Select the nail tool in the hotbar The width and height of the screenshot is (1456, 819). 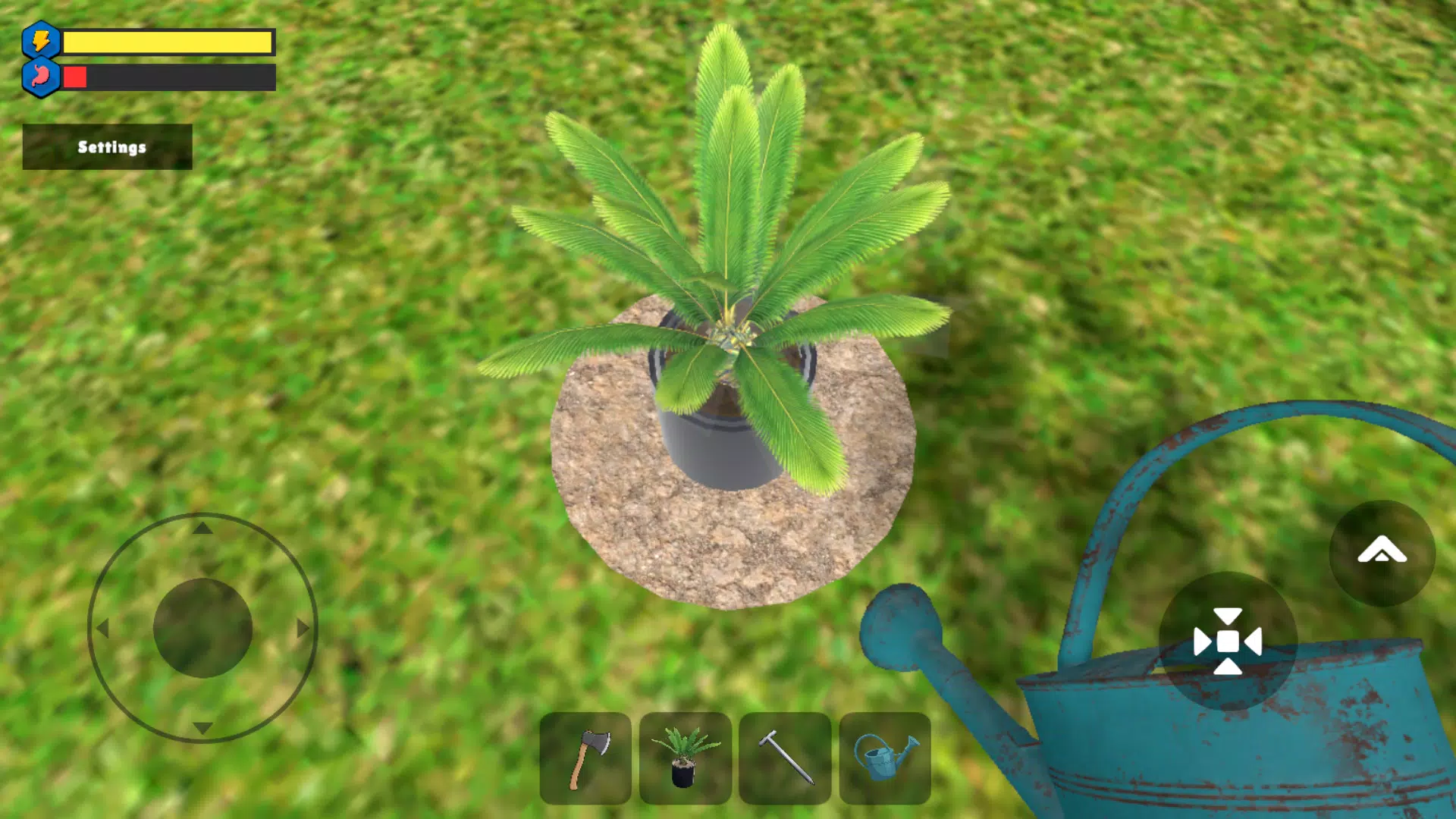[786, 761]
